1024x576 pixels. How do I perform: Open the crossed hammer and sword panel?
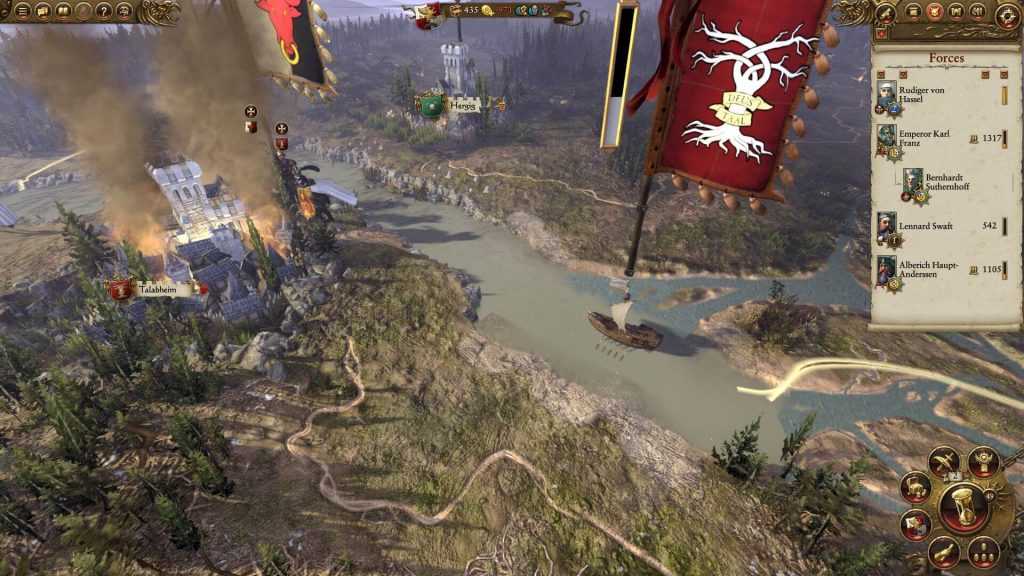pyautogui.click(x=944, y=461)
